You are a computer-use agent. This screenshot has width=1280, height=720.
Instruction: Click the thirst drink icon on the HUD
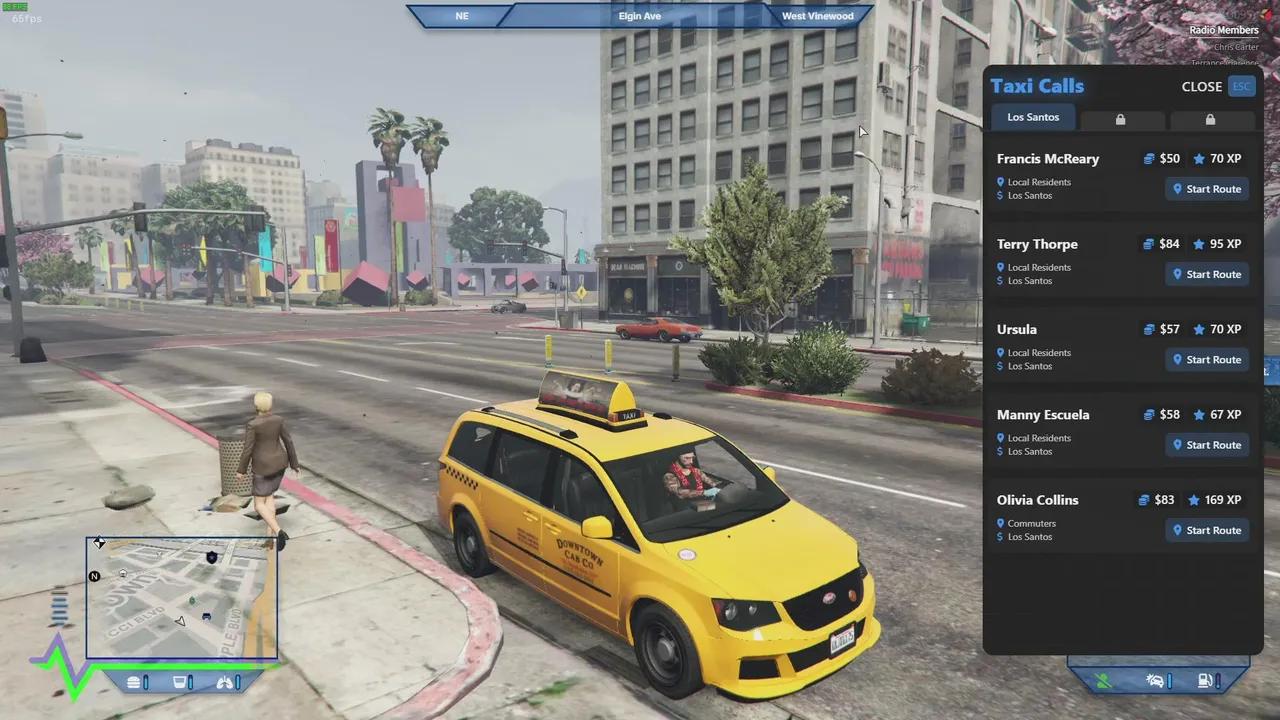click(181, 682)
